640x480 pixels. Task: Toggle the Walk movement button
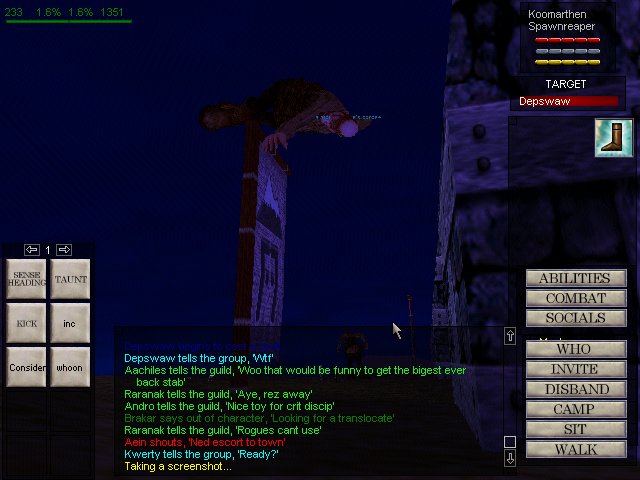pos(576,449)
